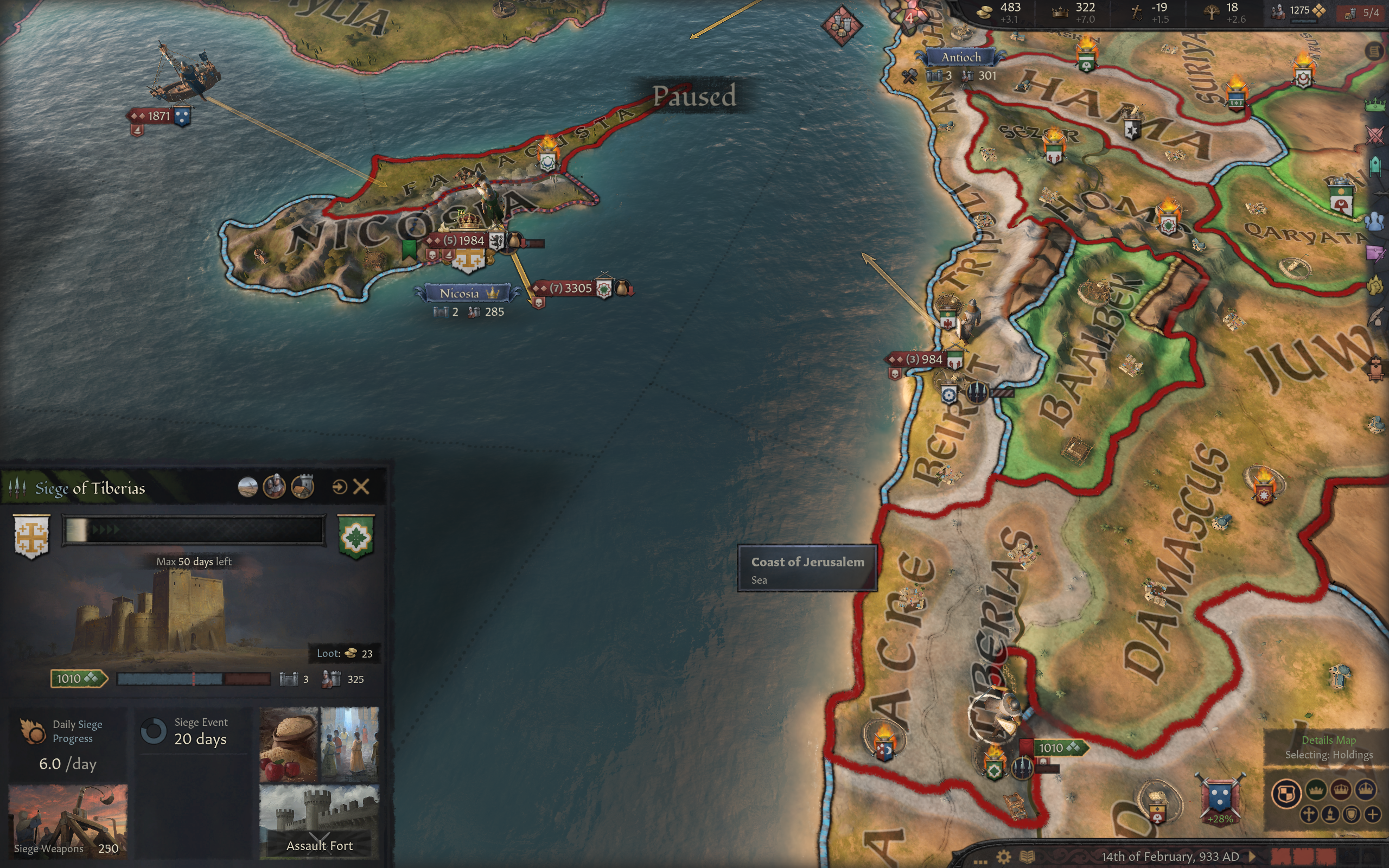Close the Siege of Tiberias panel
This screenshot has width=1389, height=868.
click(x=361, y=487)
